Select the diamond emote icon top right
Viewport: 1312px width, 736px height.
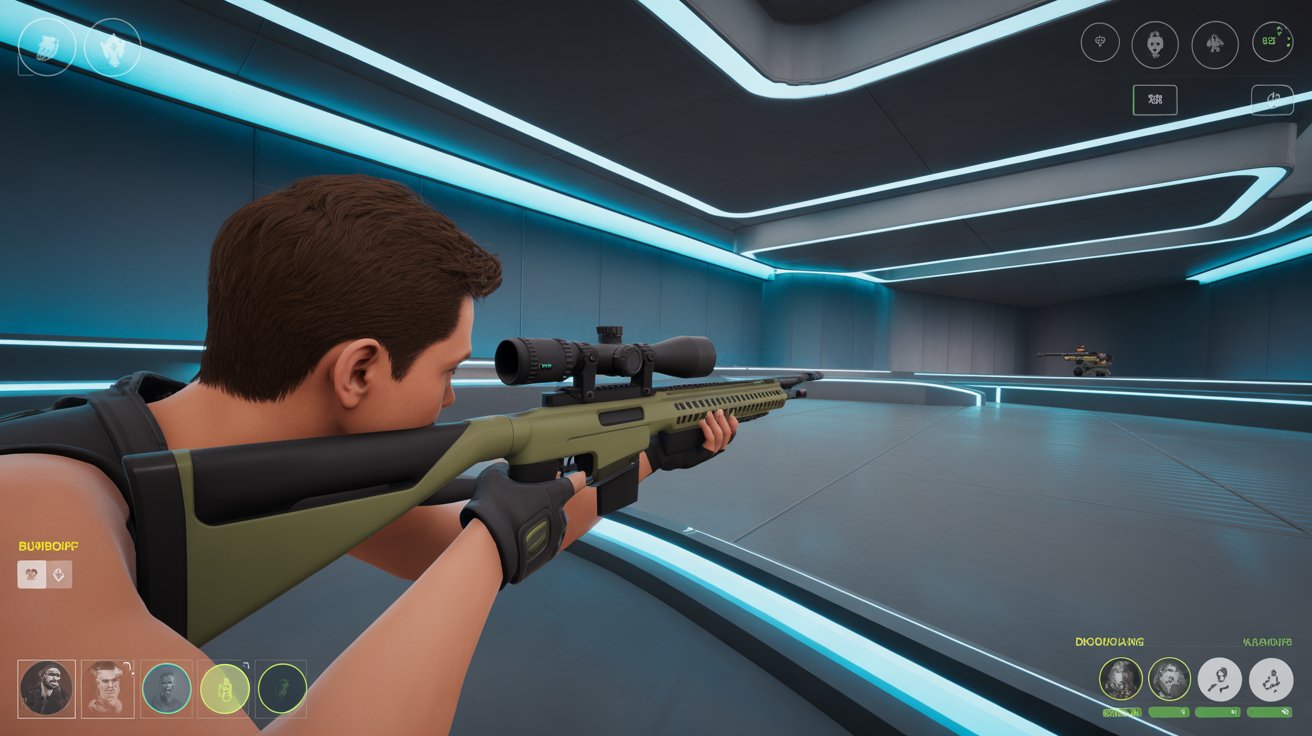1101,42
